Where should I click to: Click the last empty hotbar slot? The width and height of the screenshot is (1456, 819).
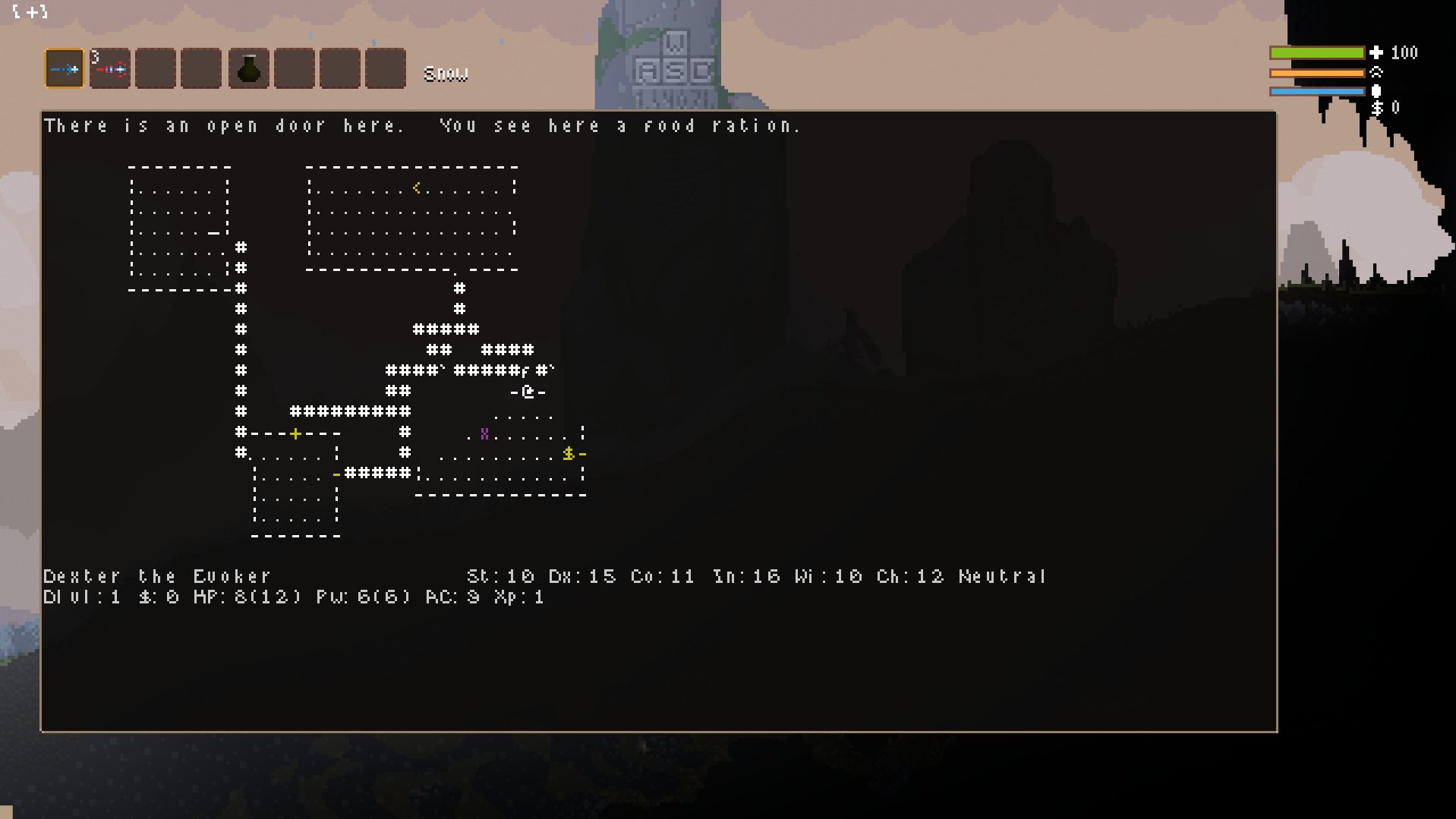point(385,68)
